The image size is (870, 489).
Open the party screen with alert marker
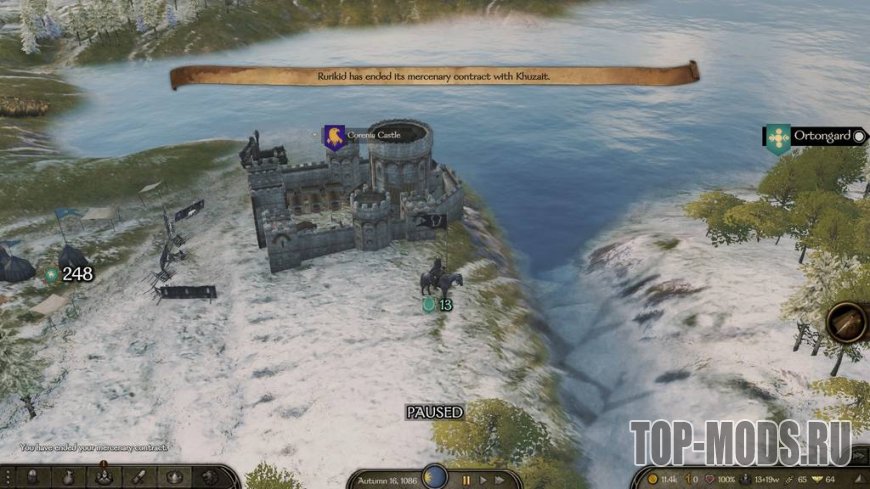tap(103, 477)
